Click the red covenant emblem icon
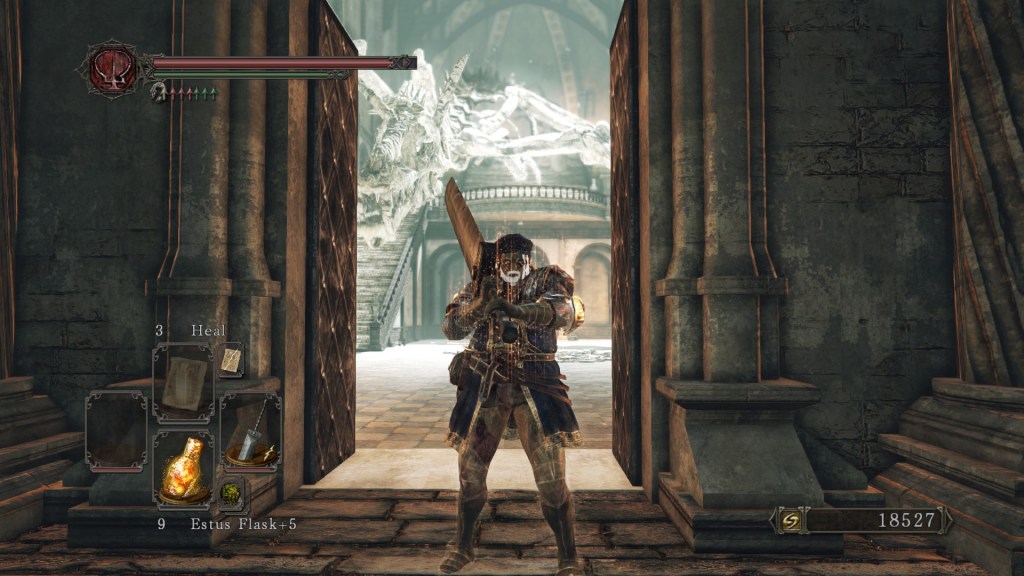 pyautogui.click(x=114, y=70)
